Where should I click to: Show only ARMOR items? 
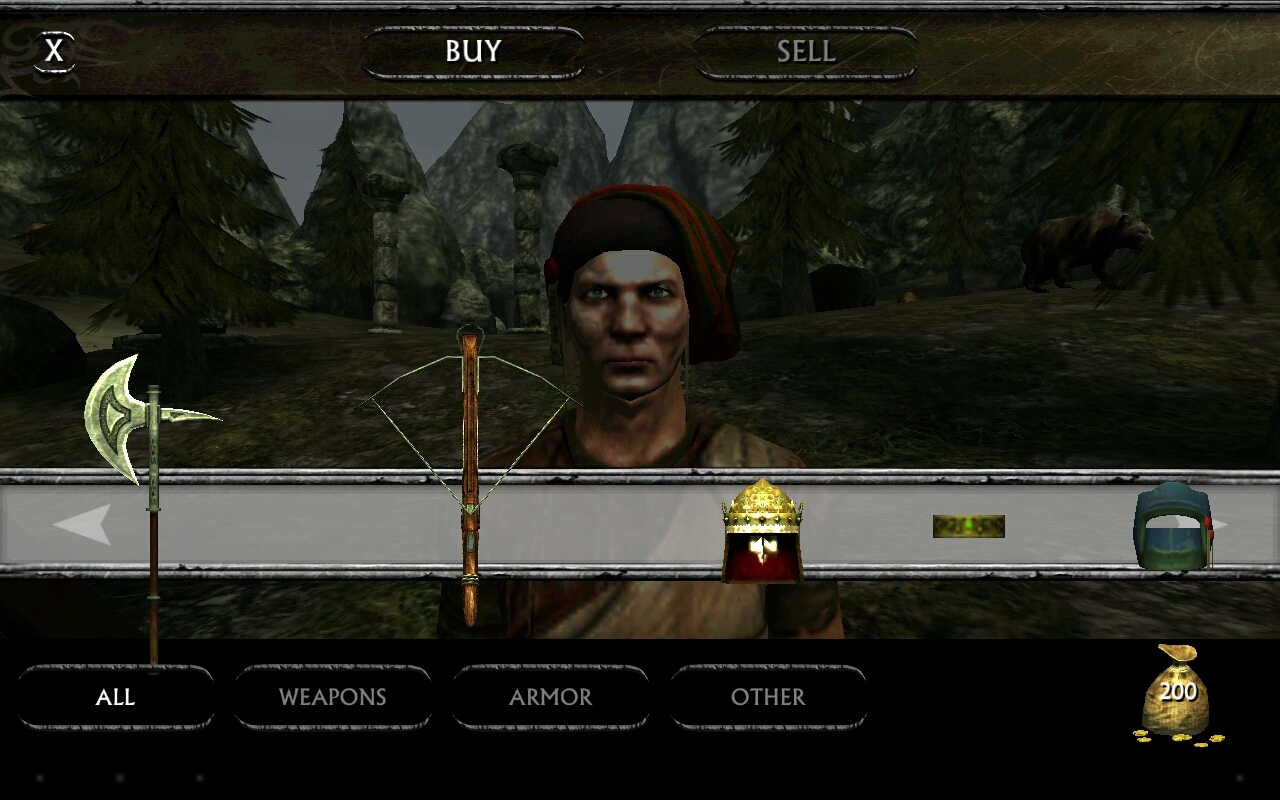551,697
